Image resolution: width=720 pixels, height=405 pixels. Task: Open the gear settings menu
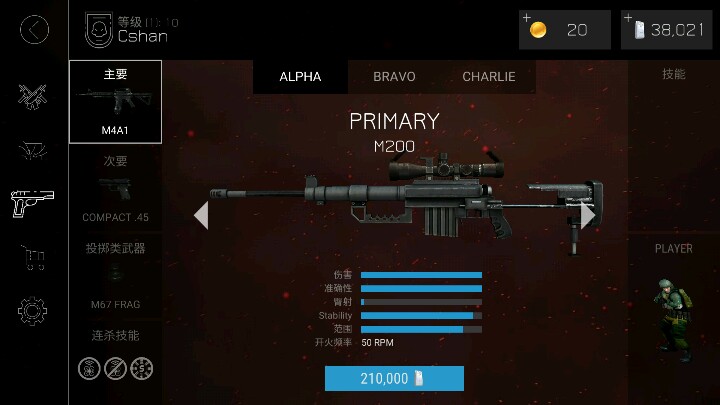point(34,311)
